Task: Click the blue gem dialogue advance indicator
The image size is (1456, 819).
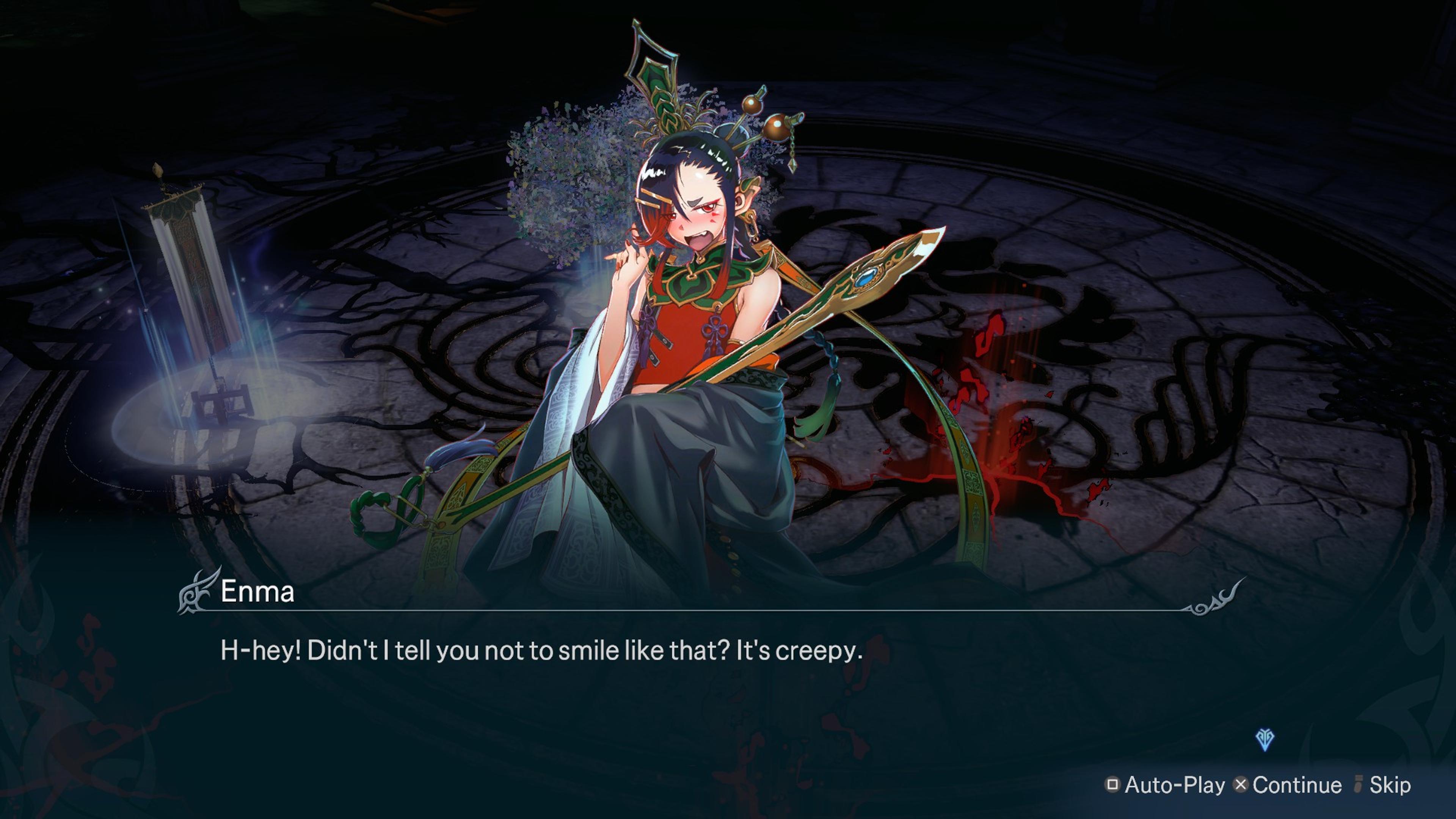Action: (x=1265, y=739)
